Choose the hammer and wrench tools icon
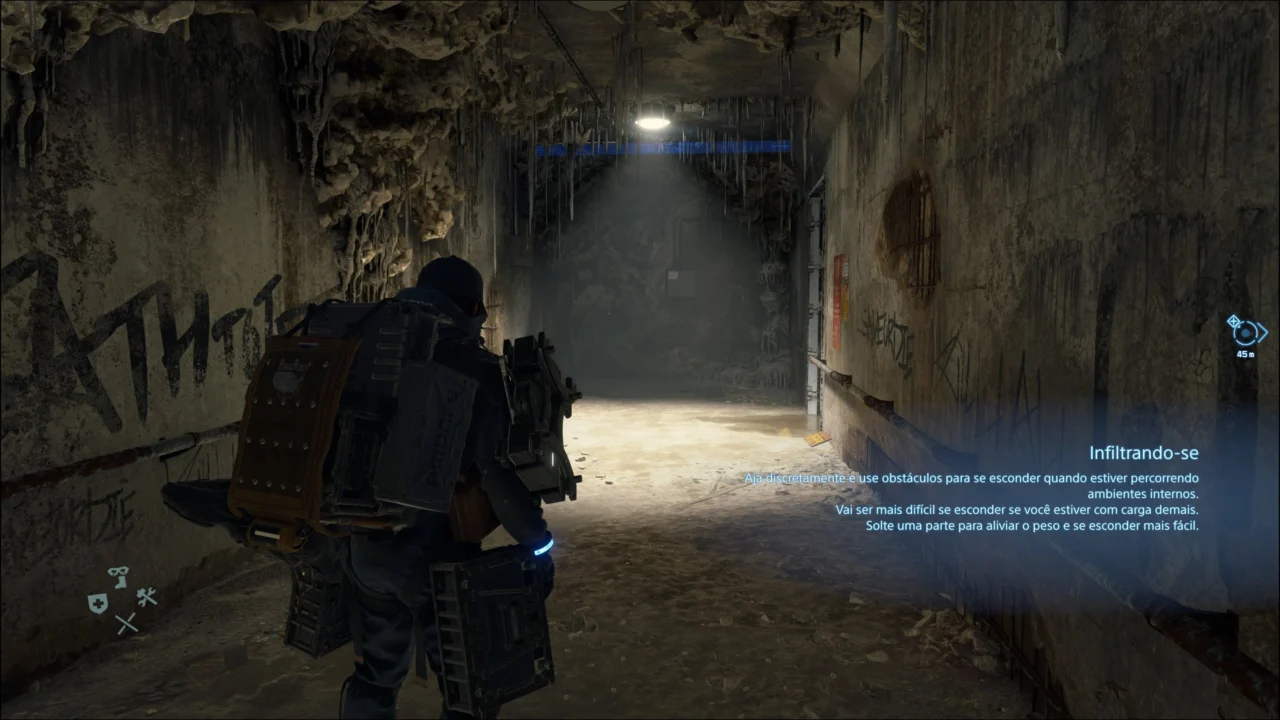The width and height of the screenshot is (1280, 720). 146,597
